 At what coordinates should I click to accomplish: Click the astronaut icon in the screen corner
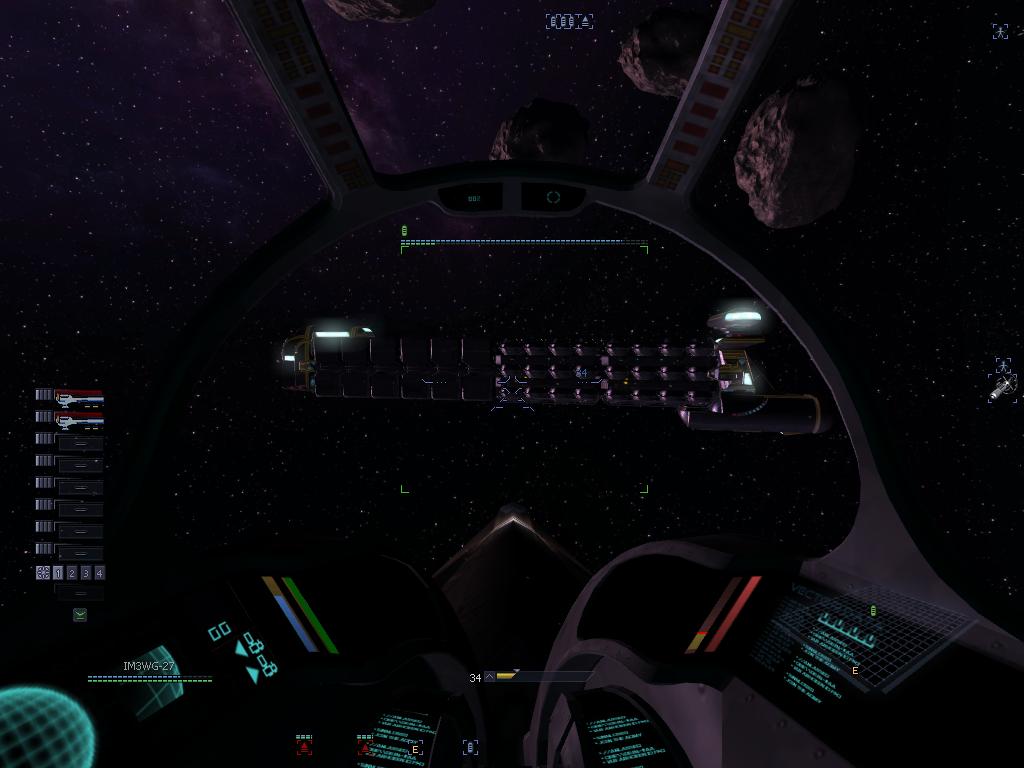(x=1000, y=32)
